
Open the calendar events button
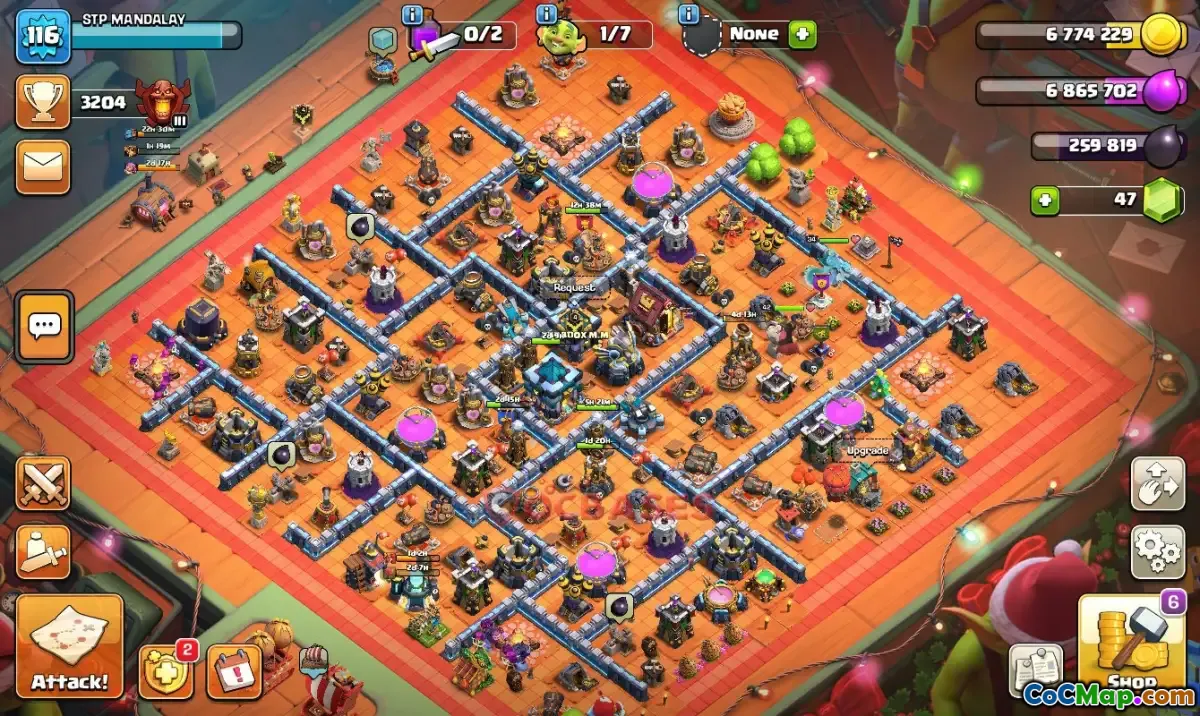tap(234, 672)
